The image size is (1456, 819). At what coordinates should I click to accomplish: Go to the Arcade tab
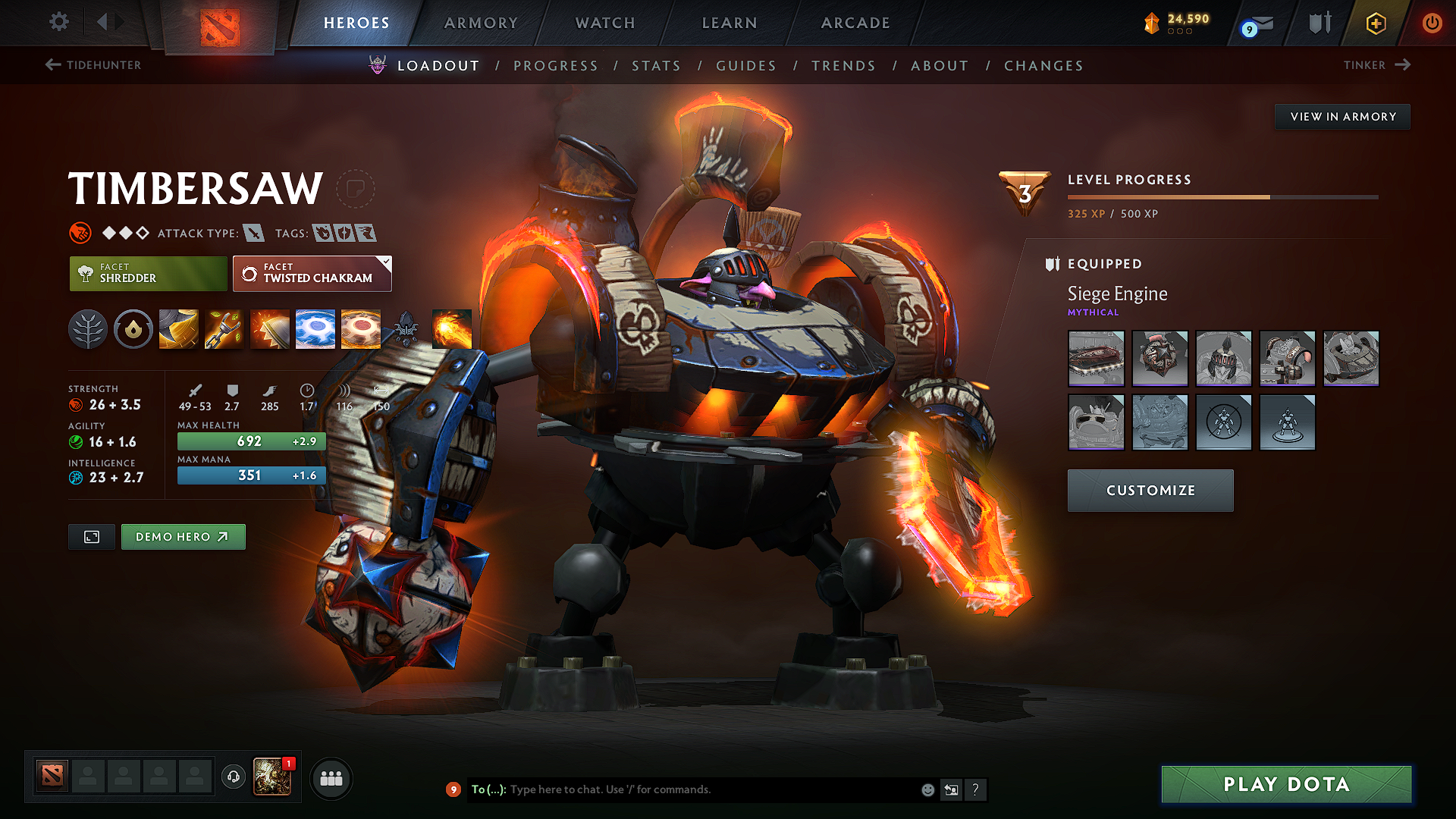(x=855, y=23)
